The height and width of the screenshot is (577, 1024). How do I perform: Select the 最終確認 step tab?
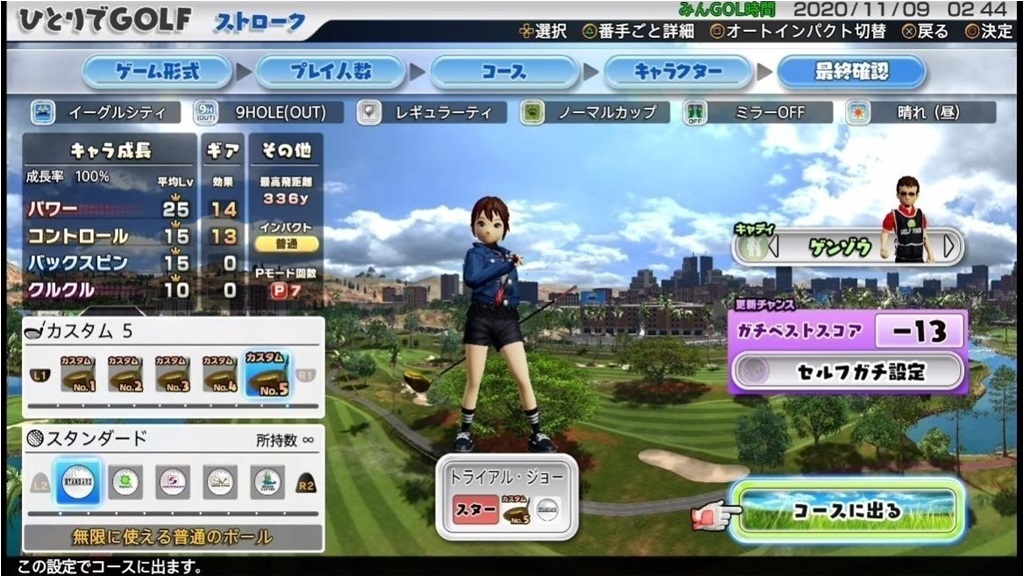coord(851,72)
